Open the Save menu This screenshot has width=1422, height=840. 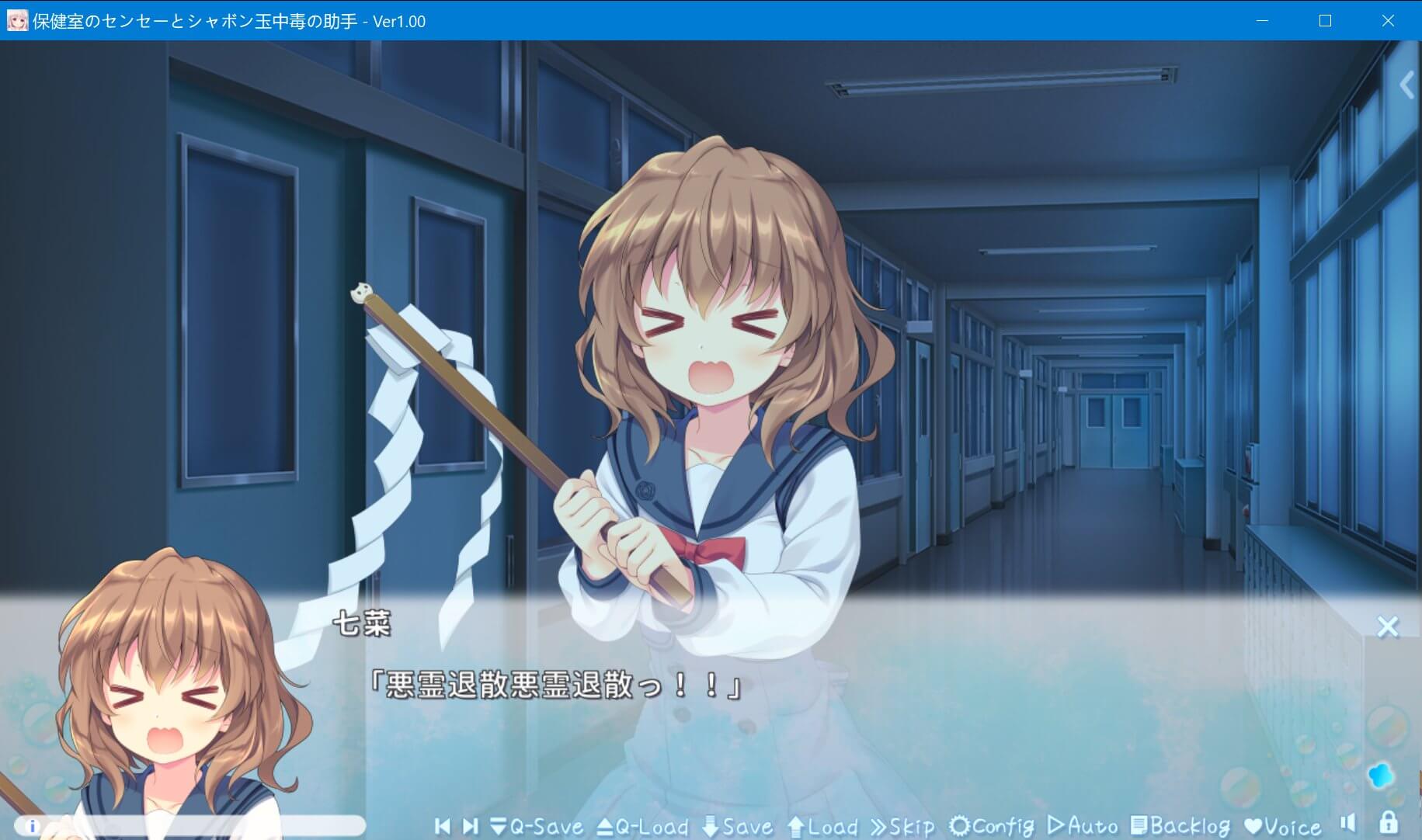737,826
